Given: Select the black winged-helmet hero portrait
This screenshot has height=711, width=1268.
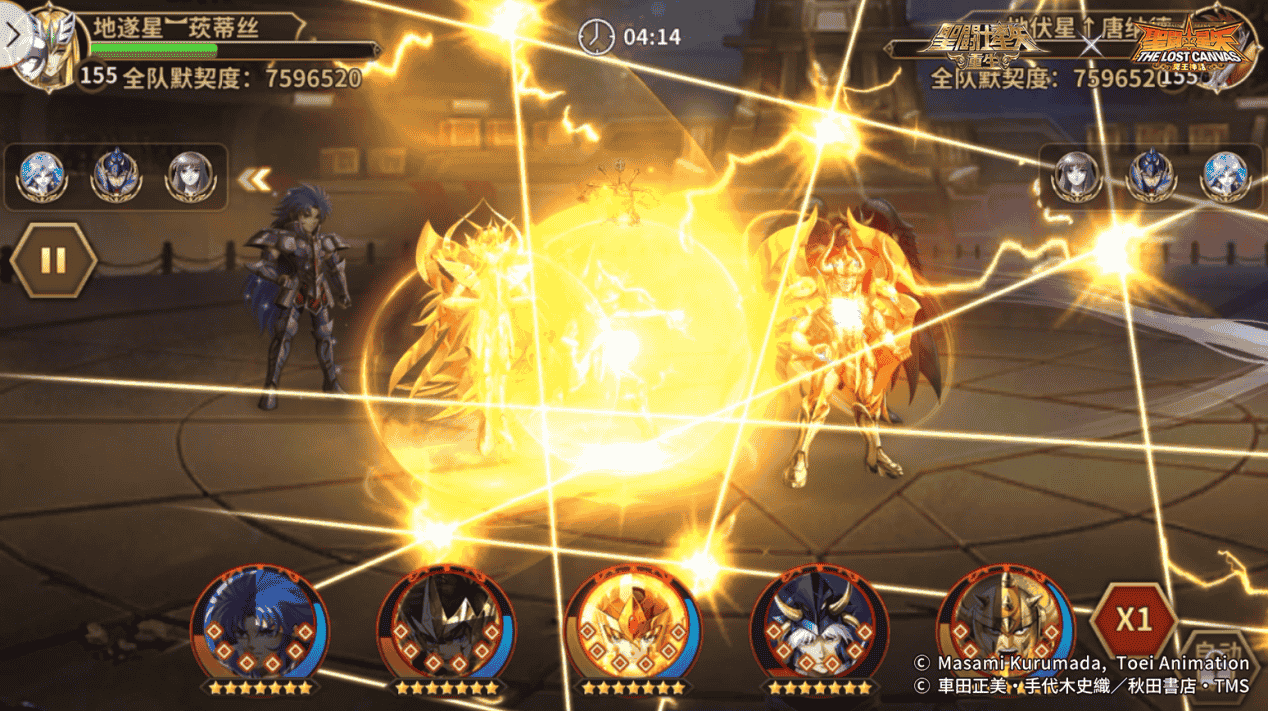Looking at the screenshot, I should pyautogui.click(x=446, y=623).
